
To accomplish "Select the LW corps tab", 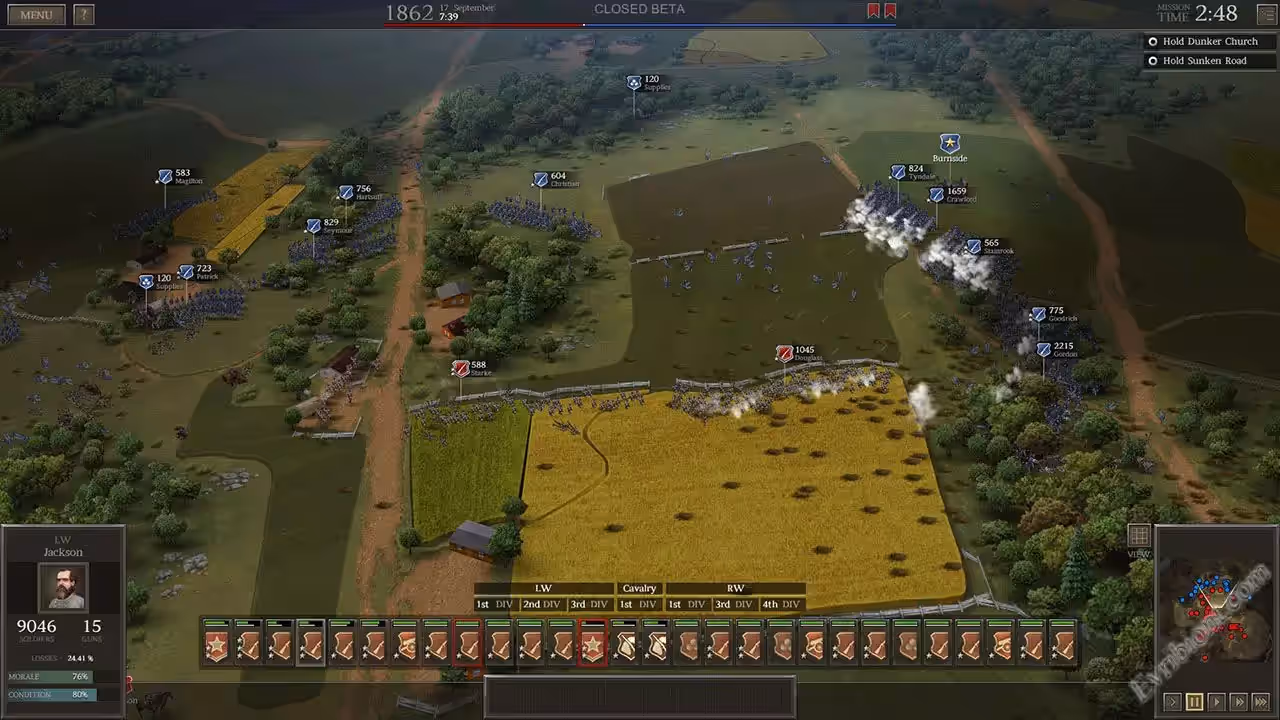I will [x=543, y=589].
